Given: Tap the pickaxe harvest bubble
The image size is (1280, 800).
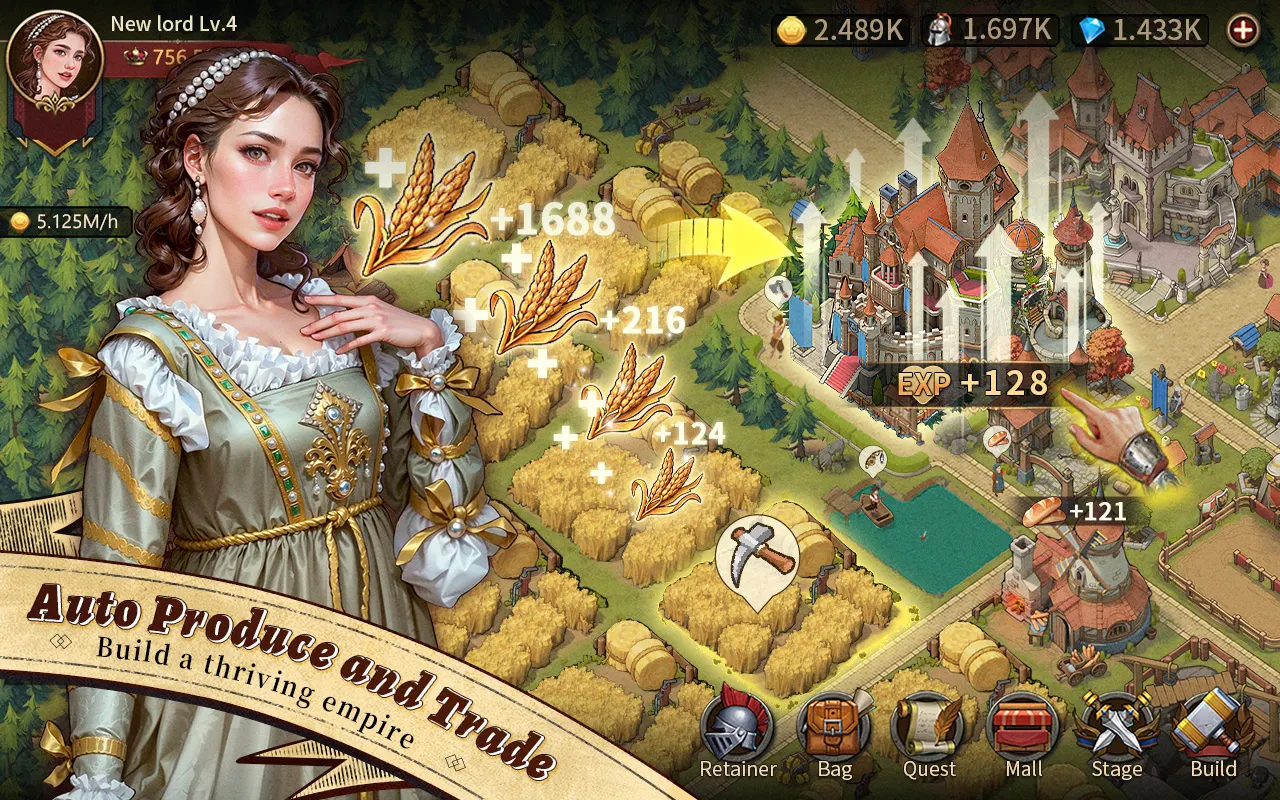Looking at the screenshot, I should click(757, 558).
